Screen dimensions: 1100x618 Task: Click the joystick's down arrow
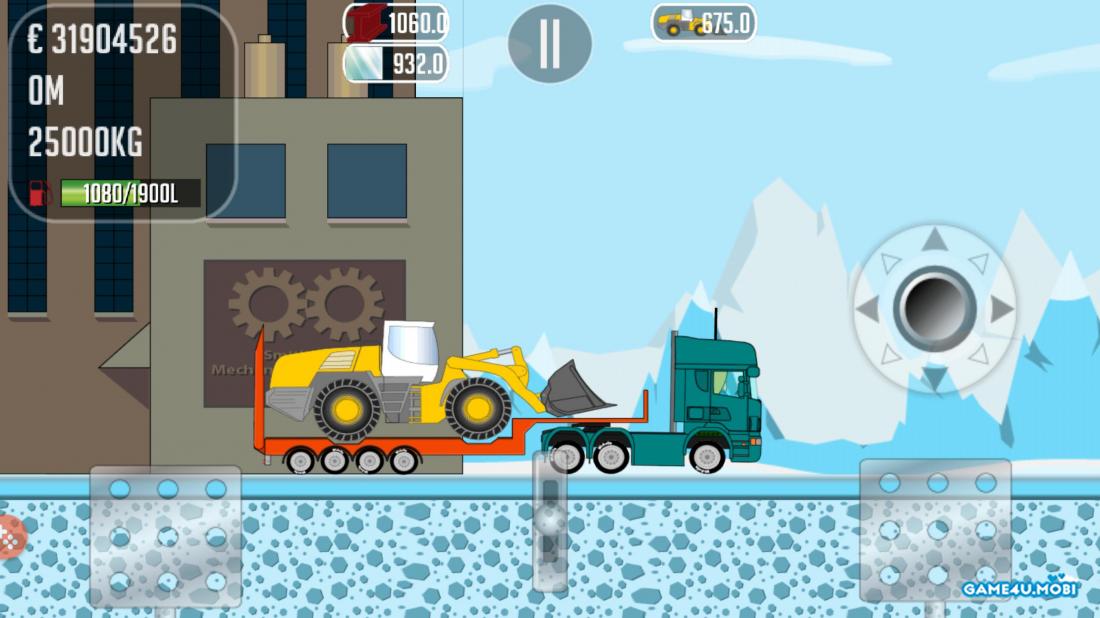[934, 378]
